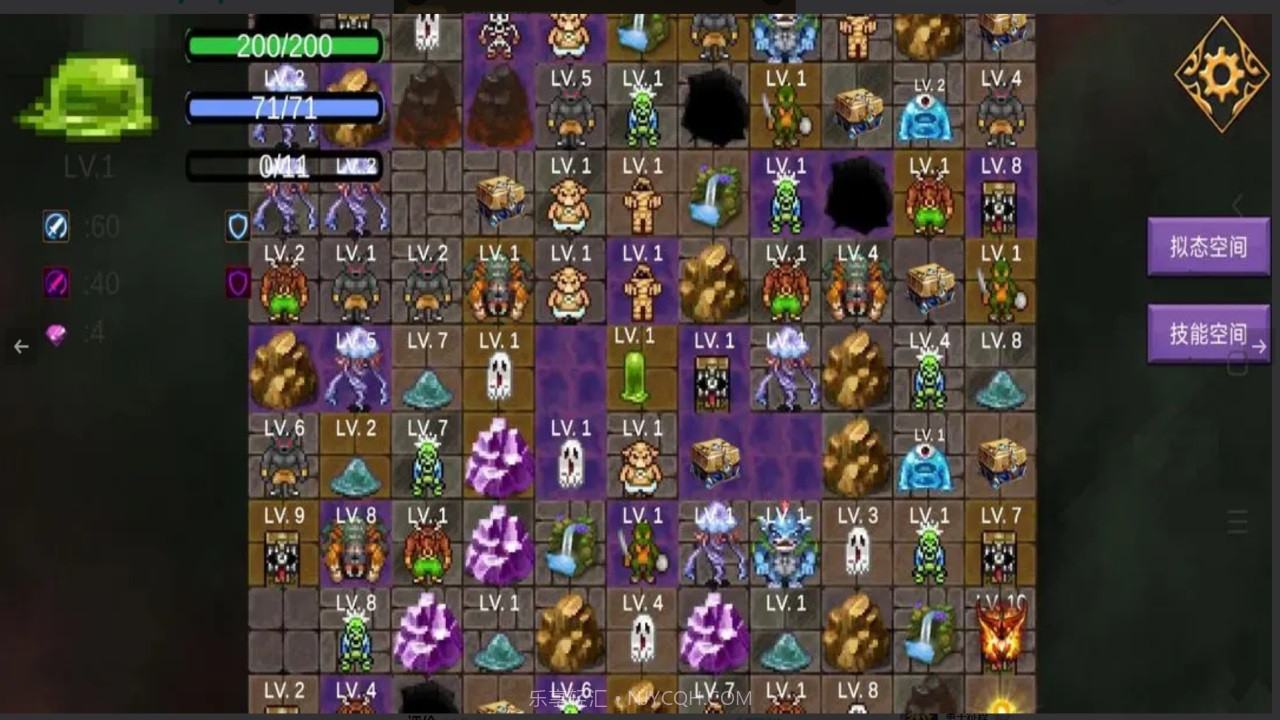
Task: Open the gear settings menu
Action: point(1221,73)
